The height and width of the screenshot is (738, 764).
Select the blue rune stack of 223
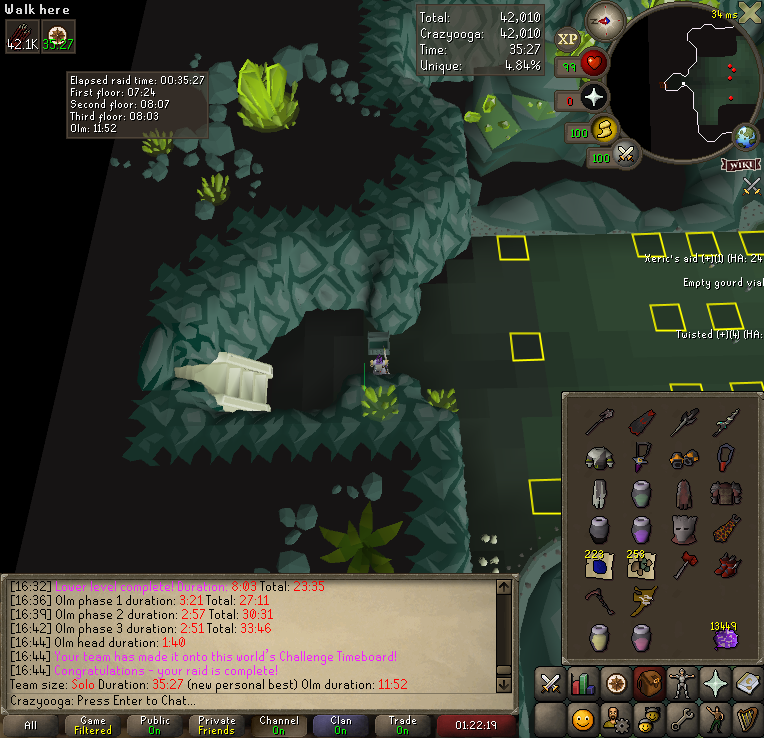599,566
